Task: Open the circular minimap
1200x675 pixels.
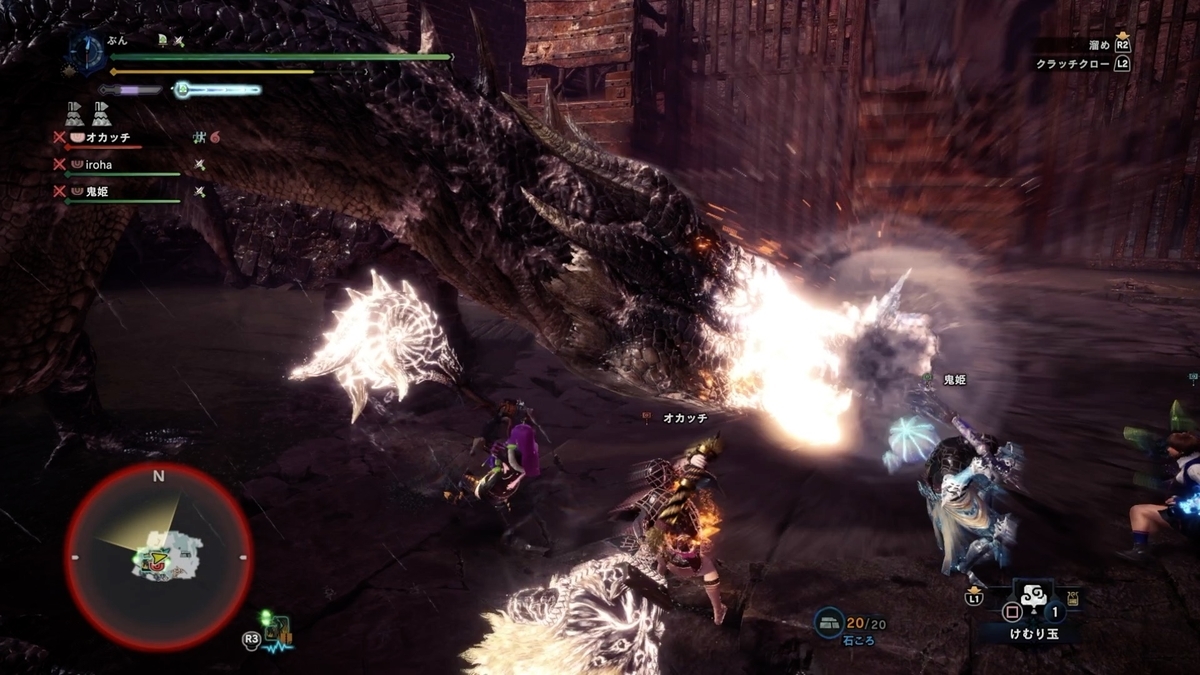Action: [158, 556]
